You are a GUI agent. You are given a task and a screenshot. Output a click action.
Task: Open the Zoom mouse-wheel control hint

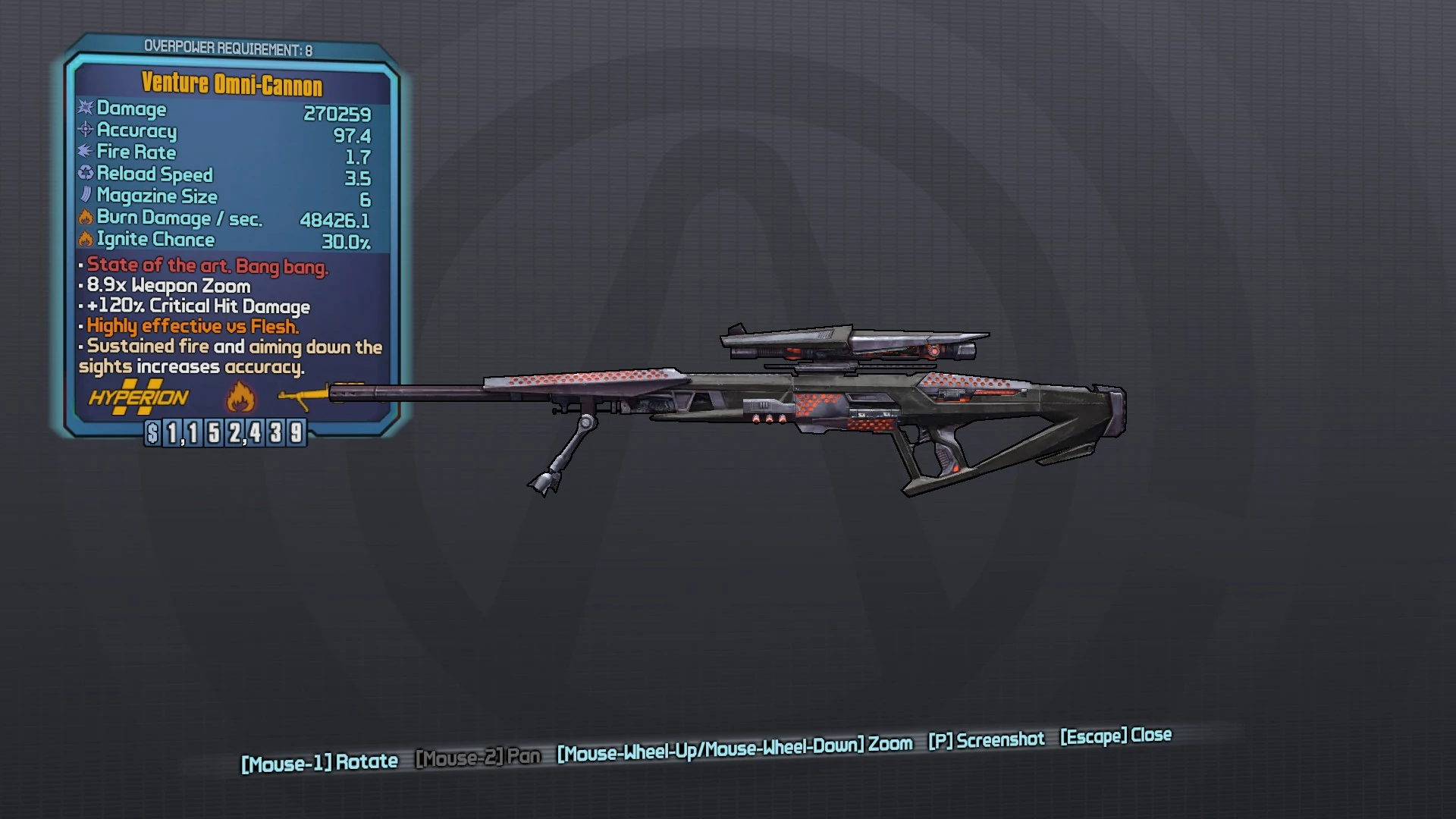pos(733,745)
